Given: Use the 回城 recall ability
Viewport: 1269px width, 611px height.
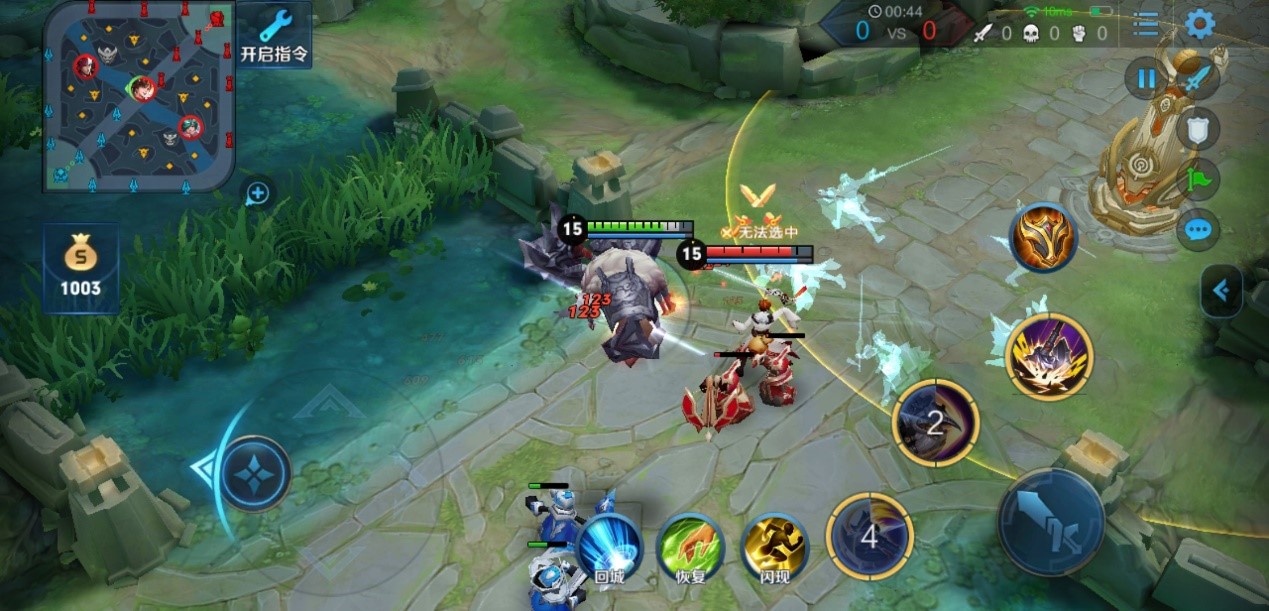Looking at the screenshot, I should pyautogui.click(x=609, y=546).
